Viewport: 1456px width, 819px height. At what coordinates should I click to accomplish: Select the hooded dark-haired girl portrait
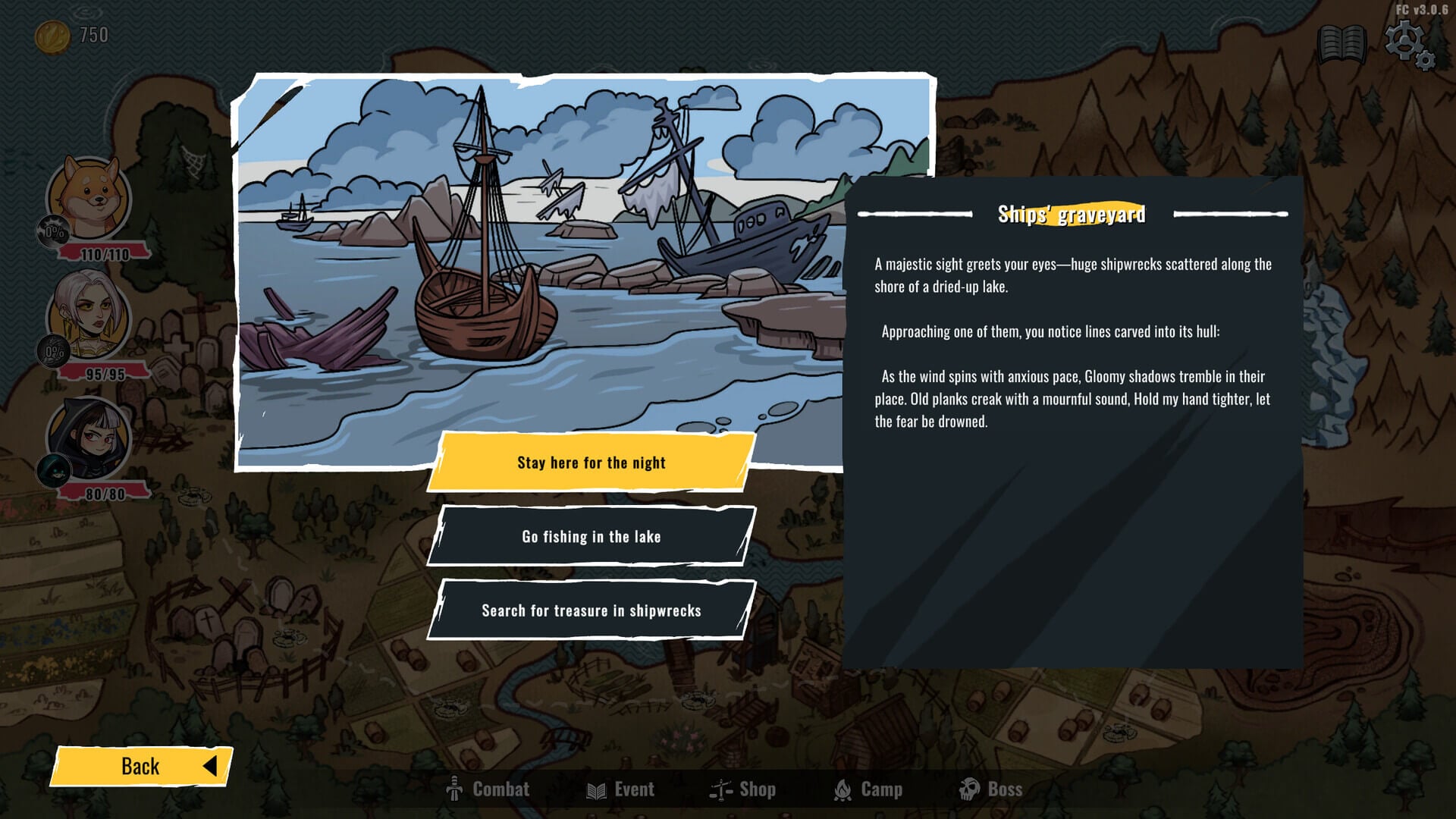[x=89, y=437]
